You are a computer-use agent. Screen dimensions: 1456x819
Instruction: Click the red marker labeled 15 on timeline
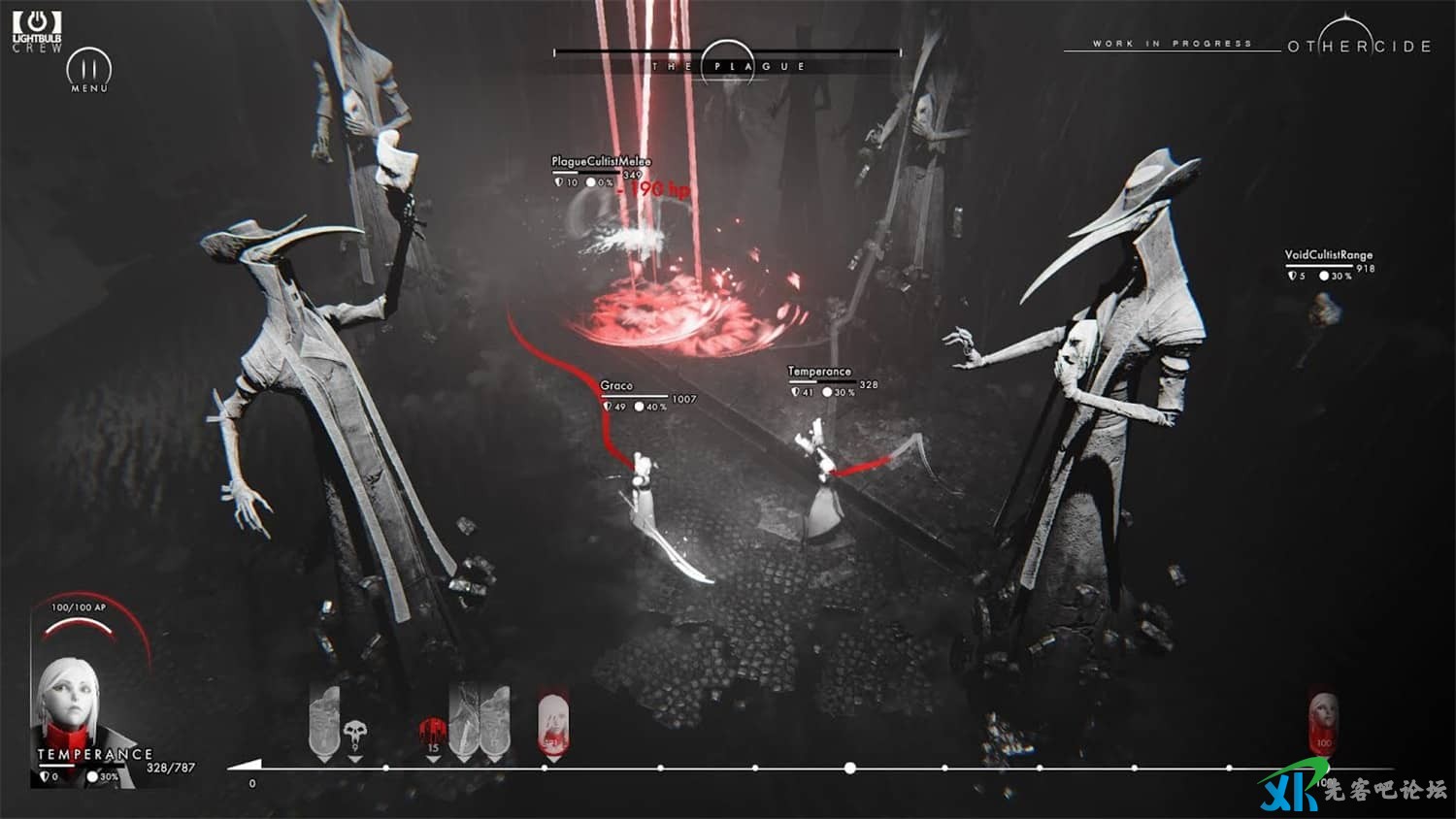(x=433, y=734)
